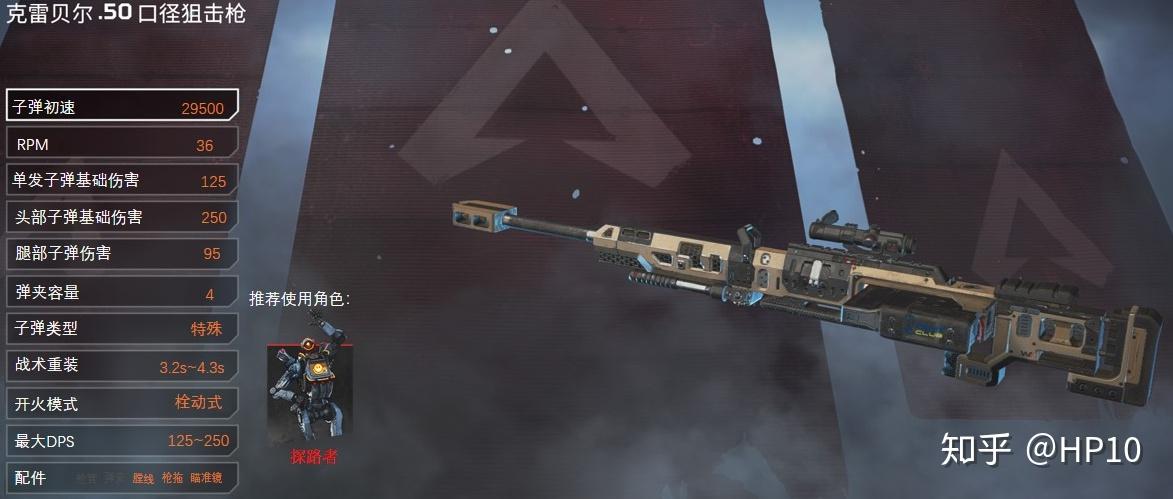Highlight the 腿部子弹伤害 row
Image resolution: width=1173 pixels, height=499 pixels.
click(x=122, y=254)
